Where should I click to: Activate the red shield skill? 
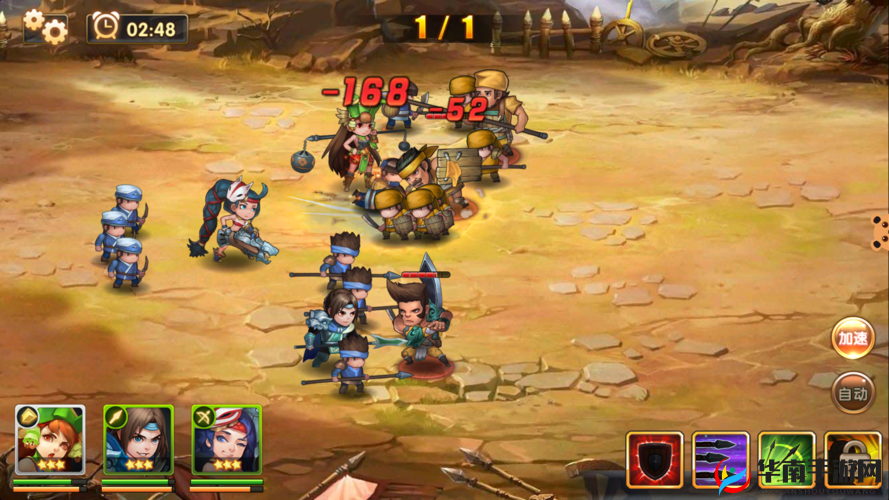click(x=655, y=460)
